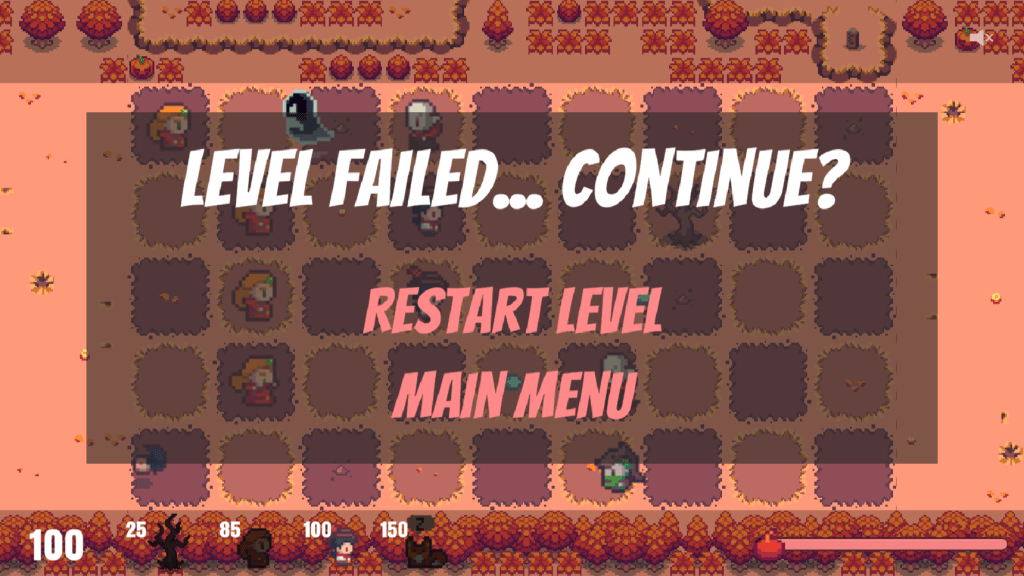This screenshot has width=1024, height=576.
Task: Select the dead tree defender costing 25
Action: tap(167, 541)
